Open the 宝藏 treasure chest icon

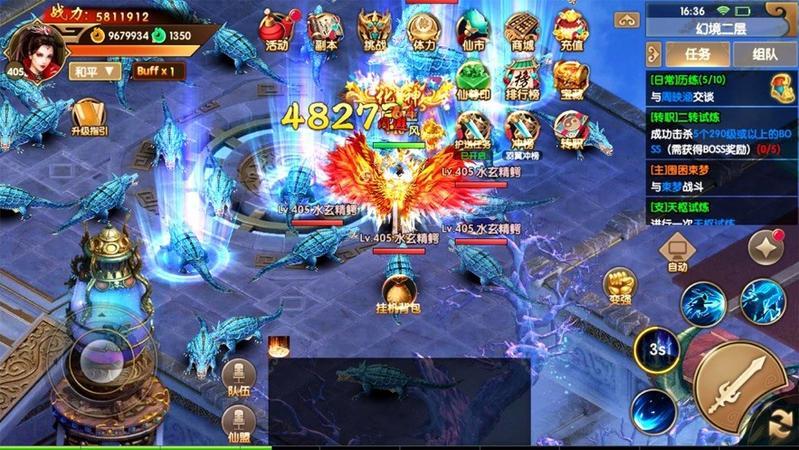click(570, 80)
